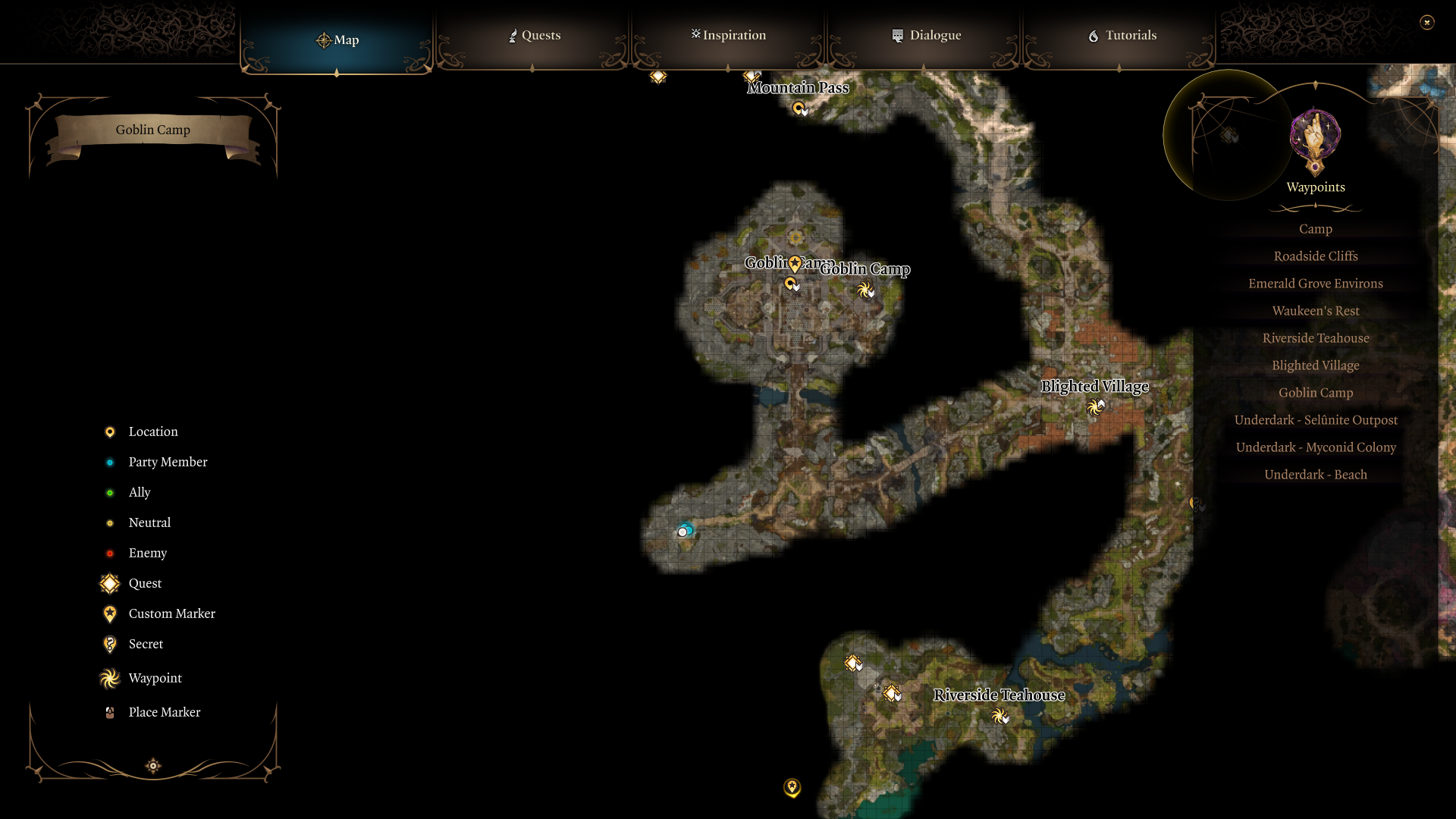The width and height of the screenshot is (1456, 819).
Task: Click the Goblin Camp waypoint spiral on the map
Action: [865, 290]
